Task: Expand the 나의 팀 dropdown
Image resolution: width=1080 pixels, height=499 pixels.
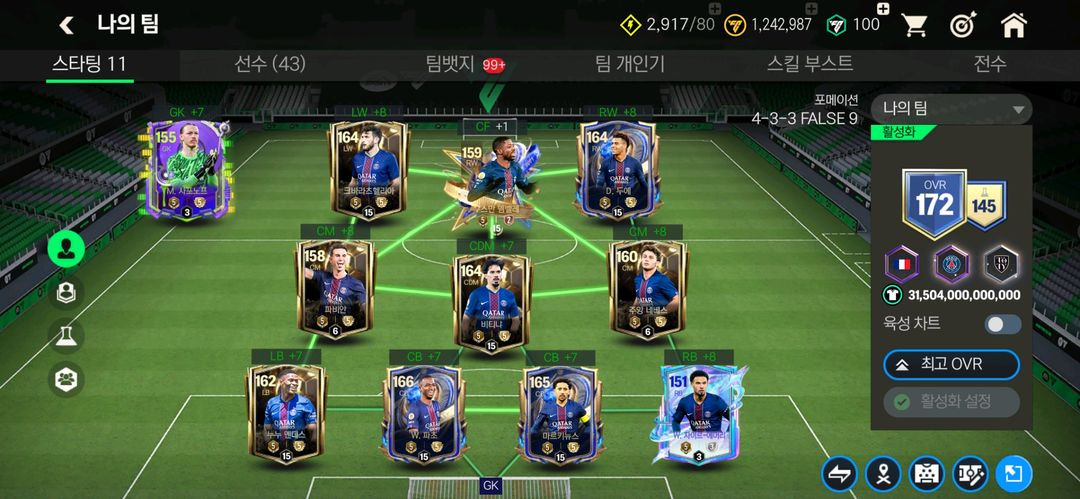Action: pos(950,109)
